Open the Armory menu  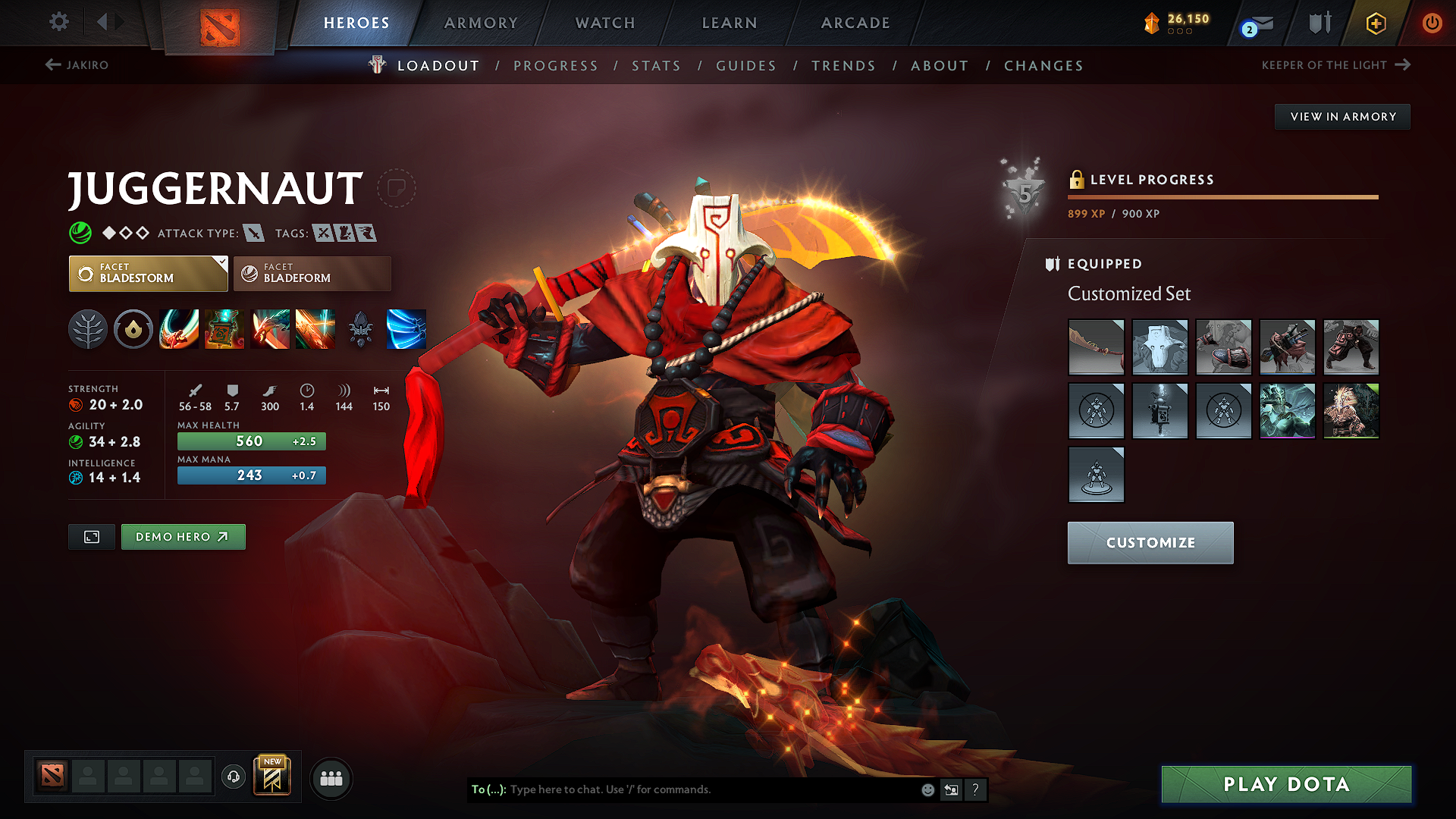point(481,23)
